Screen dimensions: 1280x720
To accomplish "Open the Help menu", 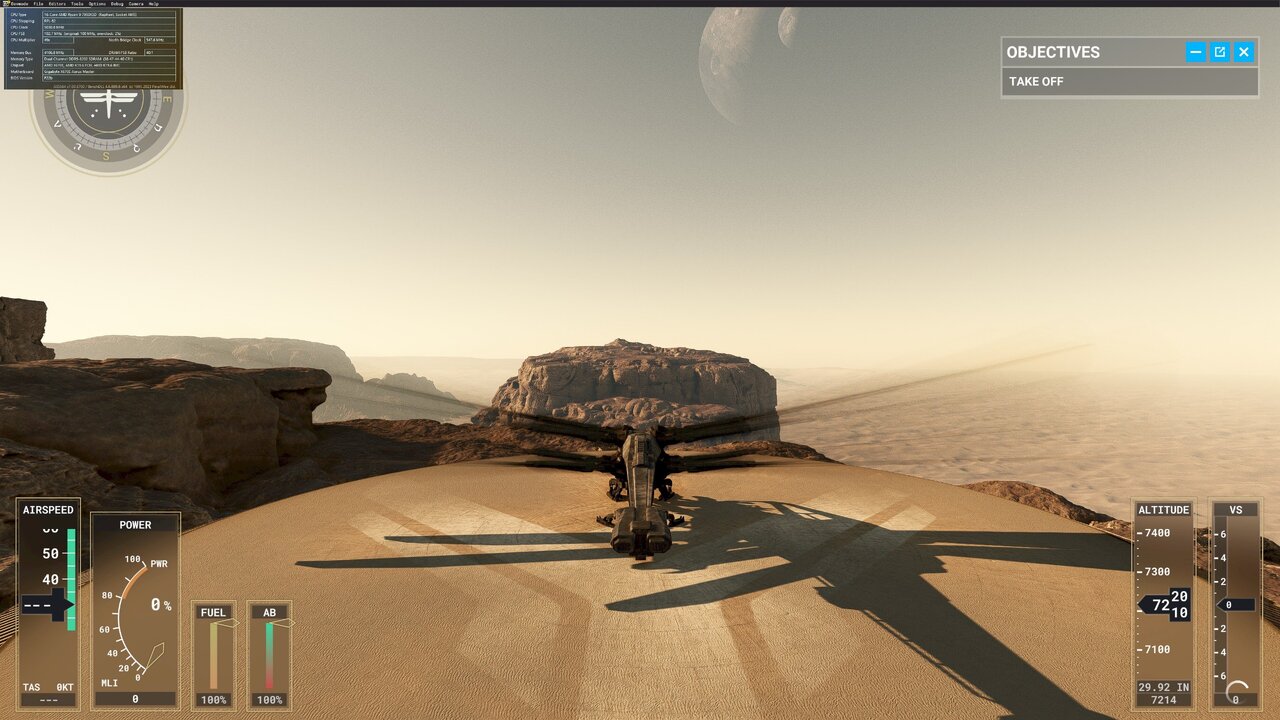I will [154, 4].
